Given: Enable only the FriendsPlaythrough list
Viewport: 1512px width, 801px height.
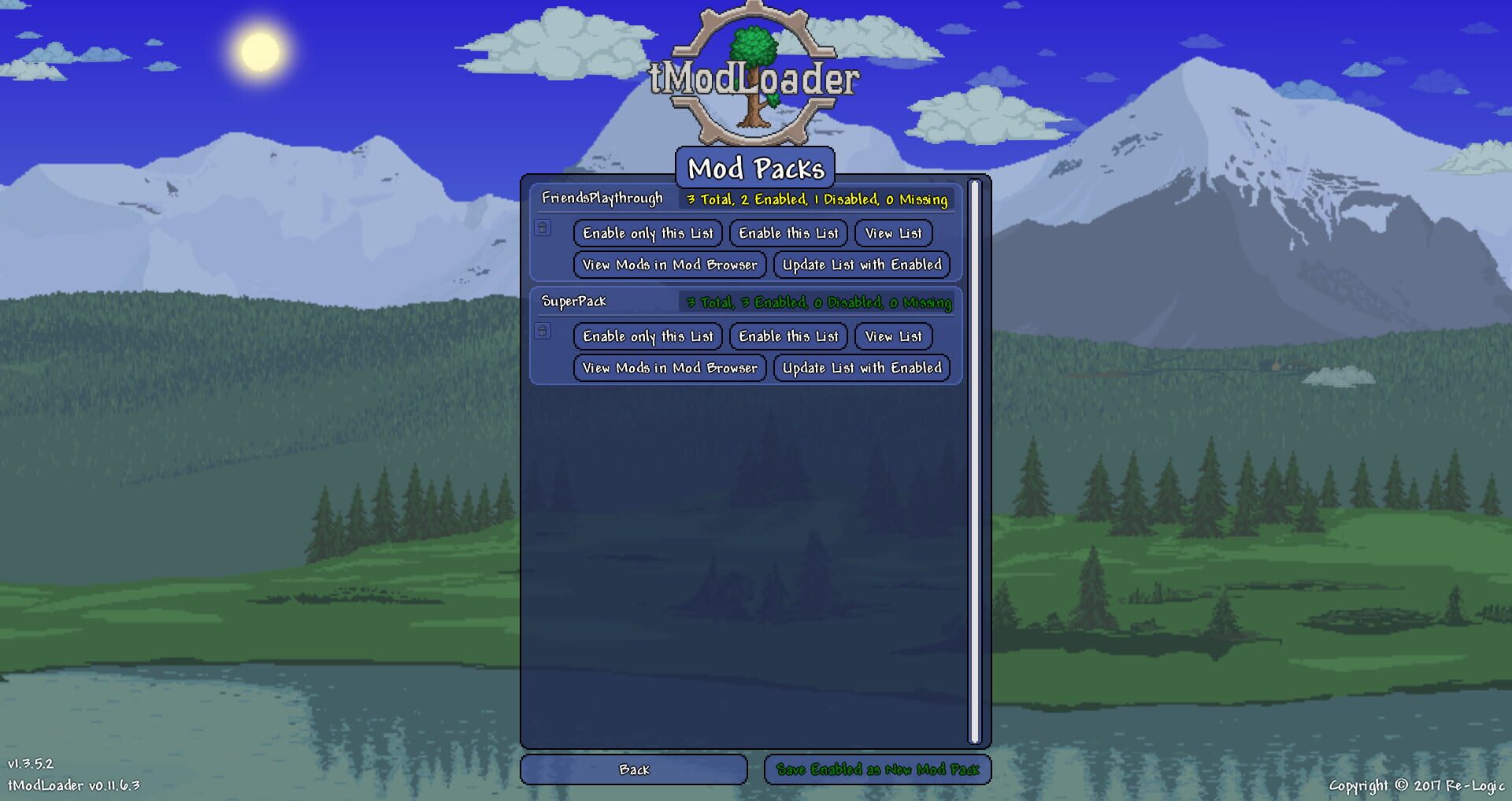Looking at the screenshot, I should click(x=647, y=233).
